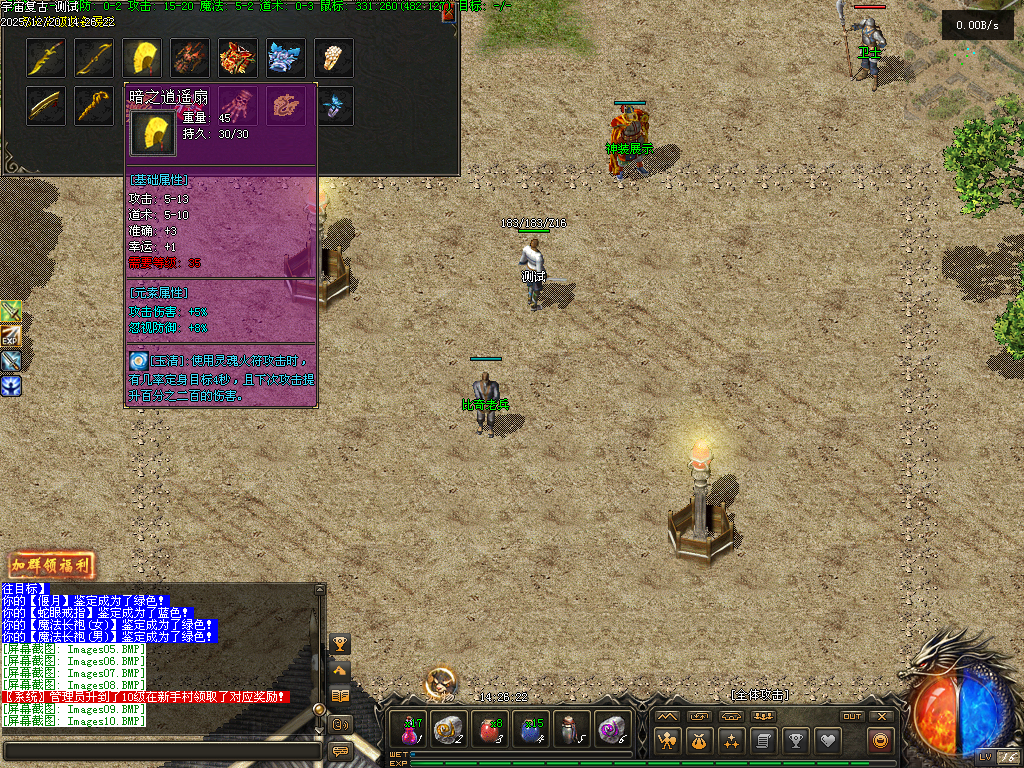Click the 加群领福利 promo button
Screen dimensions: 1024x768
coord(51,565)
